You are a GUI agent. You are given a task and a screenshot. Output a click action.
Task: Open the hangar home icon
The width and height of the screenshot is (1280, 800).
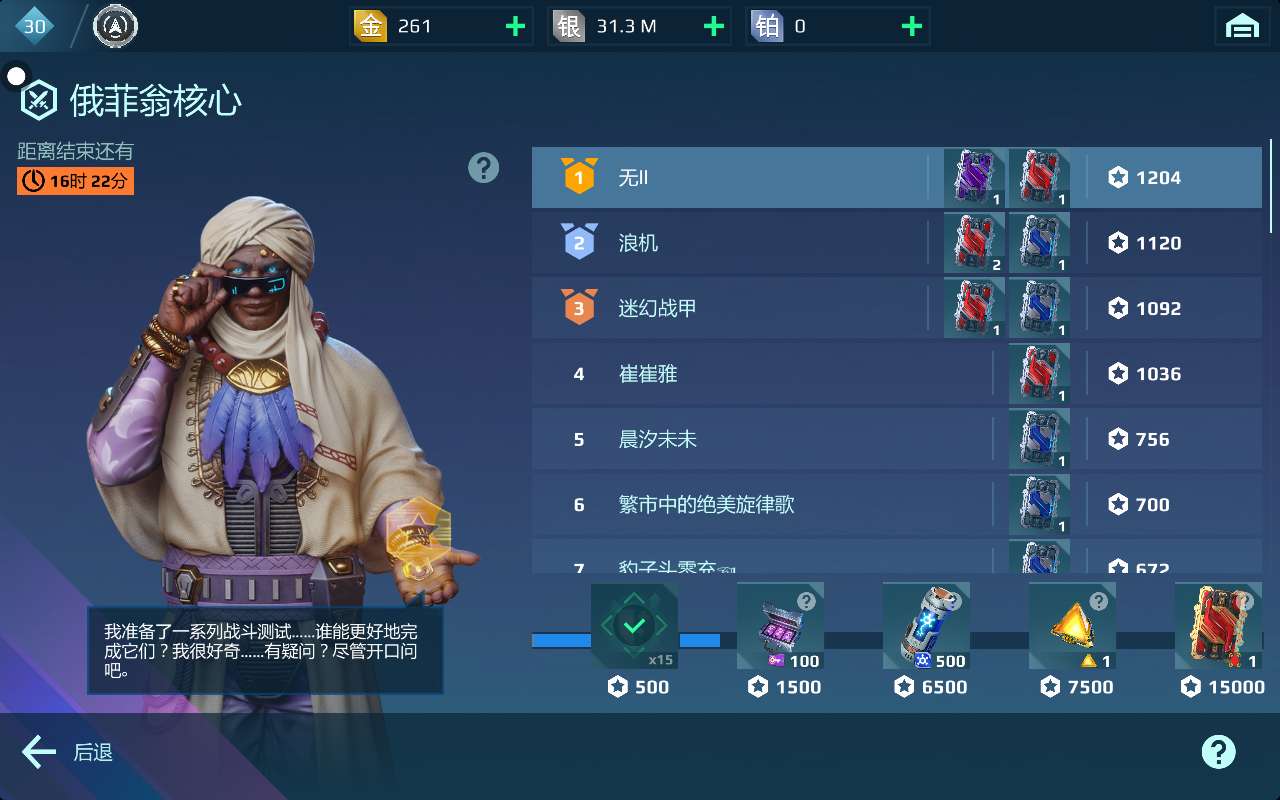1242,27
